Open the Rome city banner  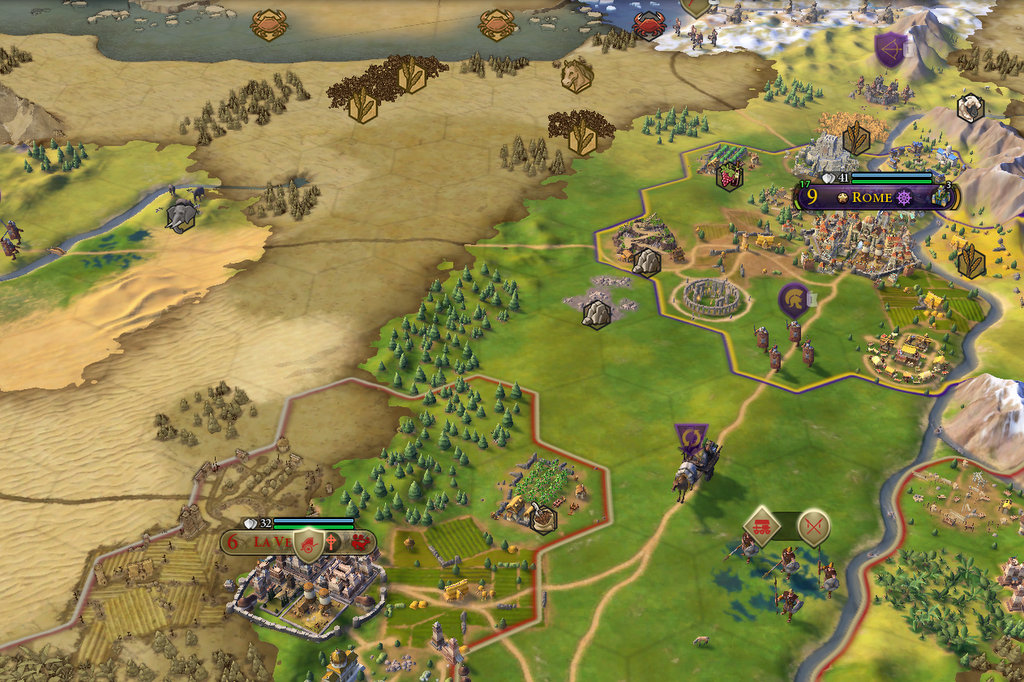[x=872, y=197]
